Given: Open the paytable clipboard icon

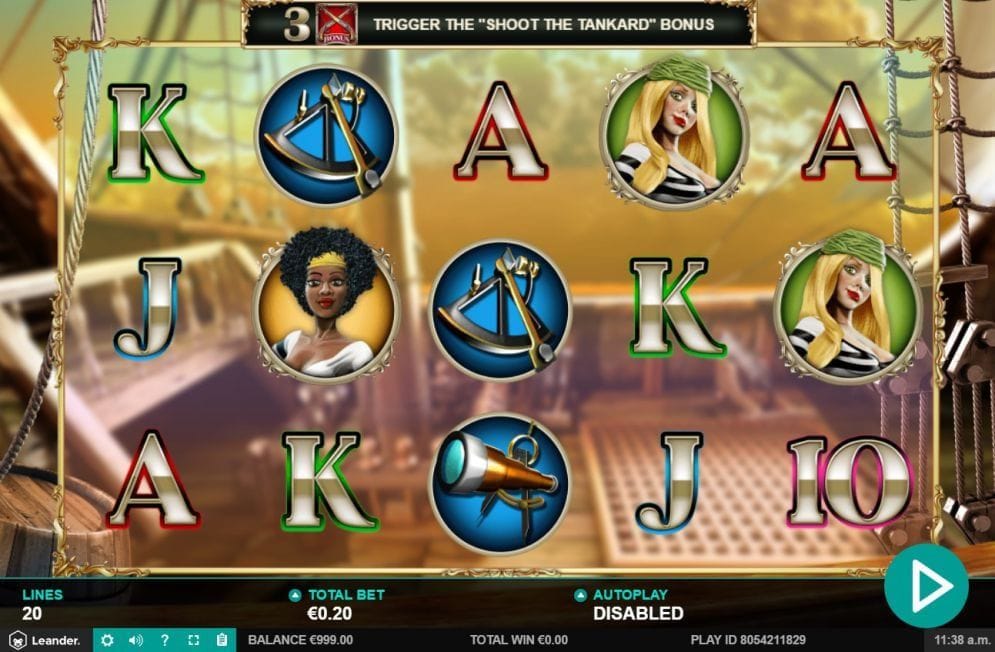Looking at the screenshot, I should (x=222, y=640).
